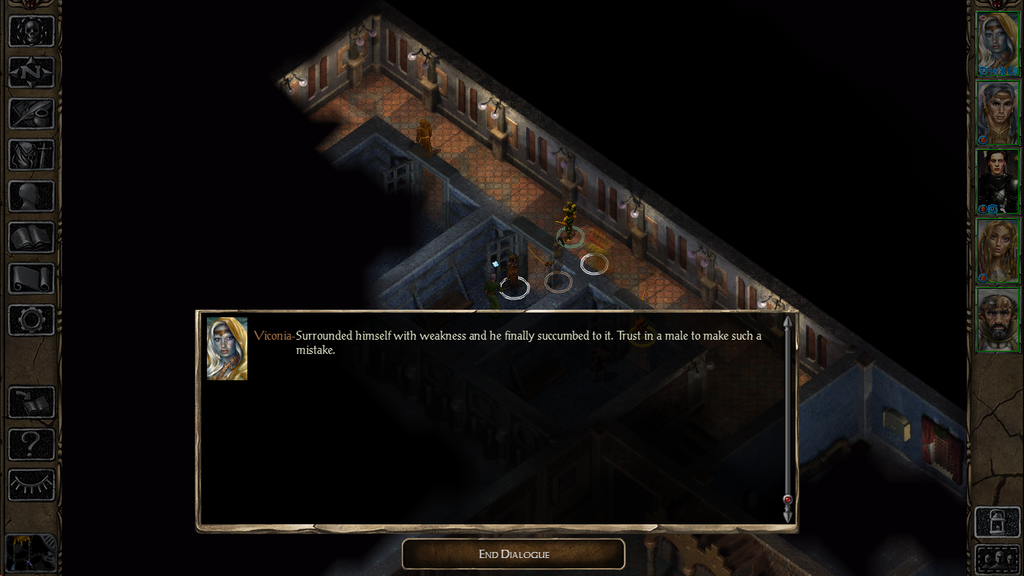The image size is (1024, 576).
Task: Select the bearded man's party portrait
Action: (x=997, y=319)
